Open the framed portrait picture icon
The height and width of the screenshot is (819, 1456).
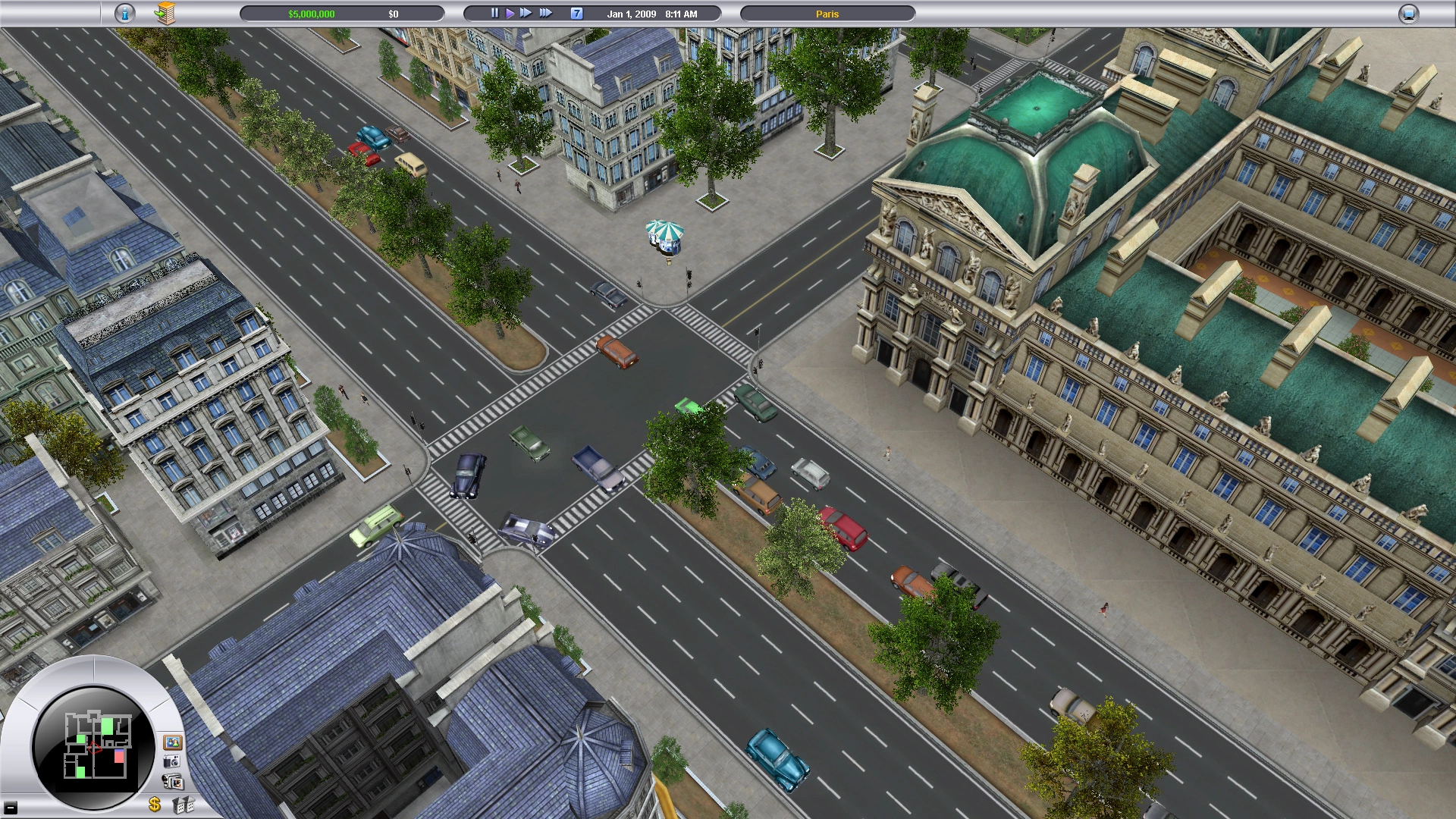point(172,742)
